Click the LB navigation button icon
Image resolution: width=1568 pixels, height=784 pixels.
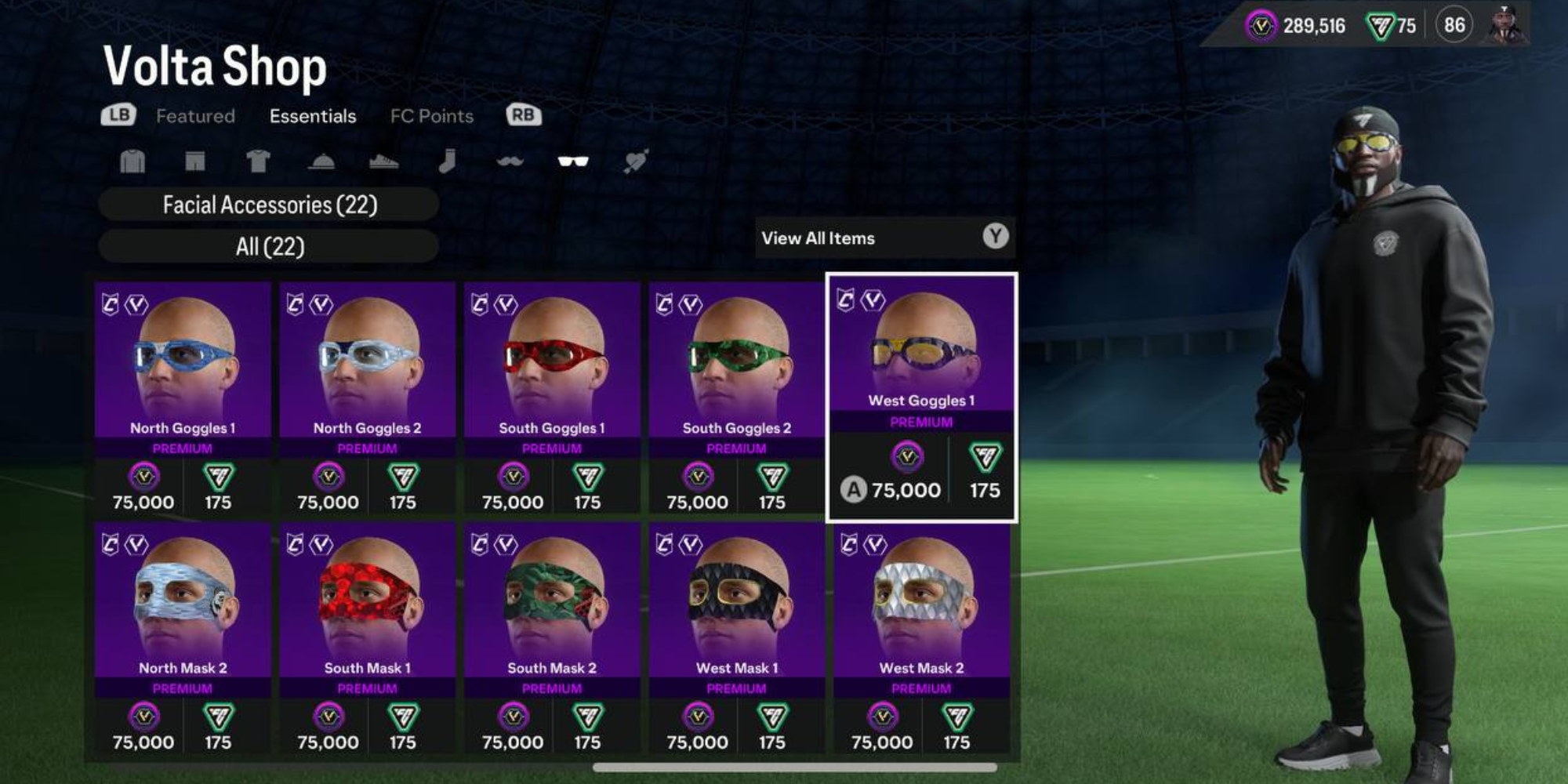coord(118,115)
